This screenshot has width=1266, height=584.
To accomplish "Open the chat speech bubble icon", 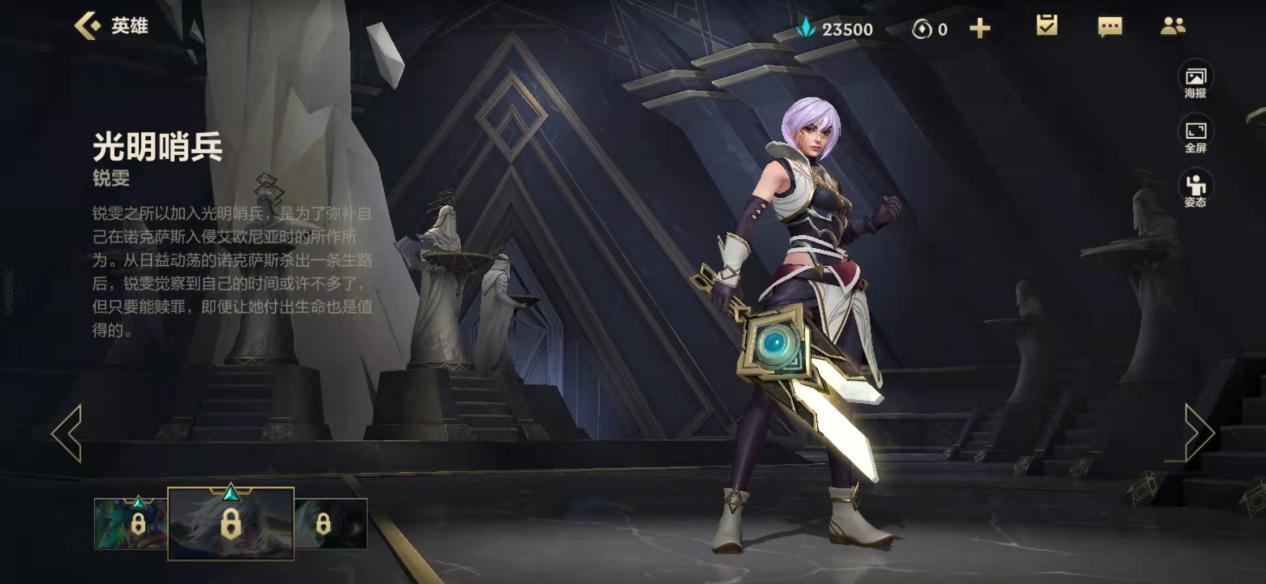I will (1109, 27).
